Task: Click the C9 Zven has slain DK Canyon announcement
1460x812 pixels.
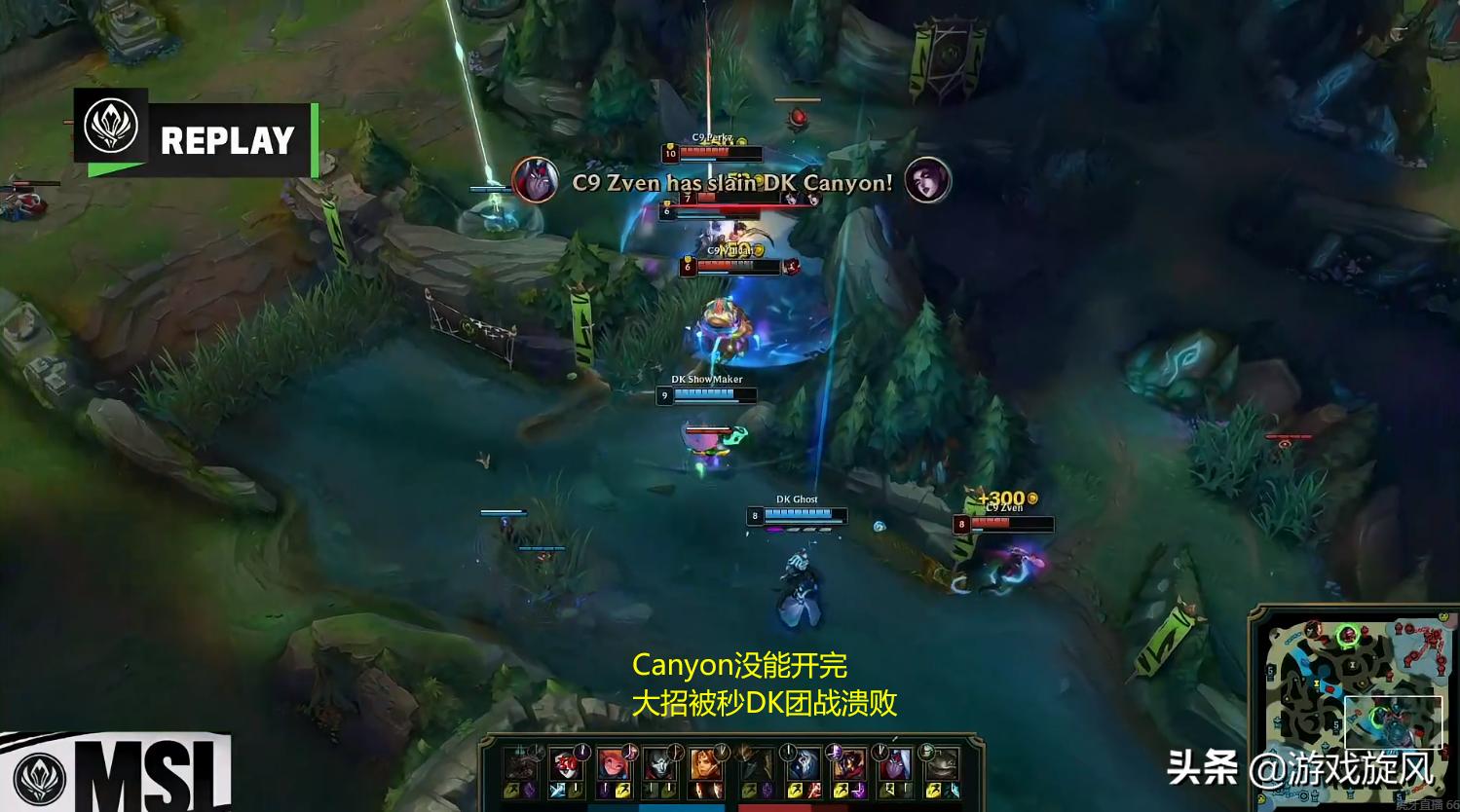Action: 730,183
